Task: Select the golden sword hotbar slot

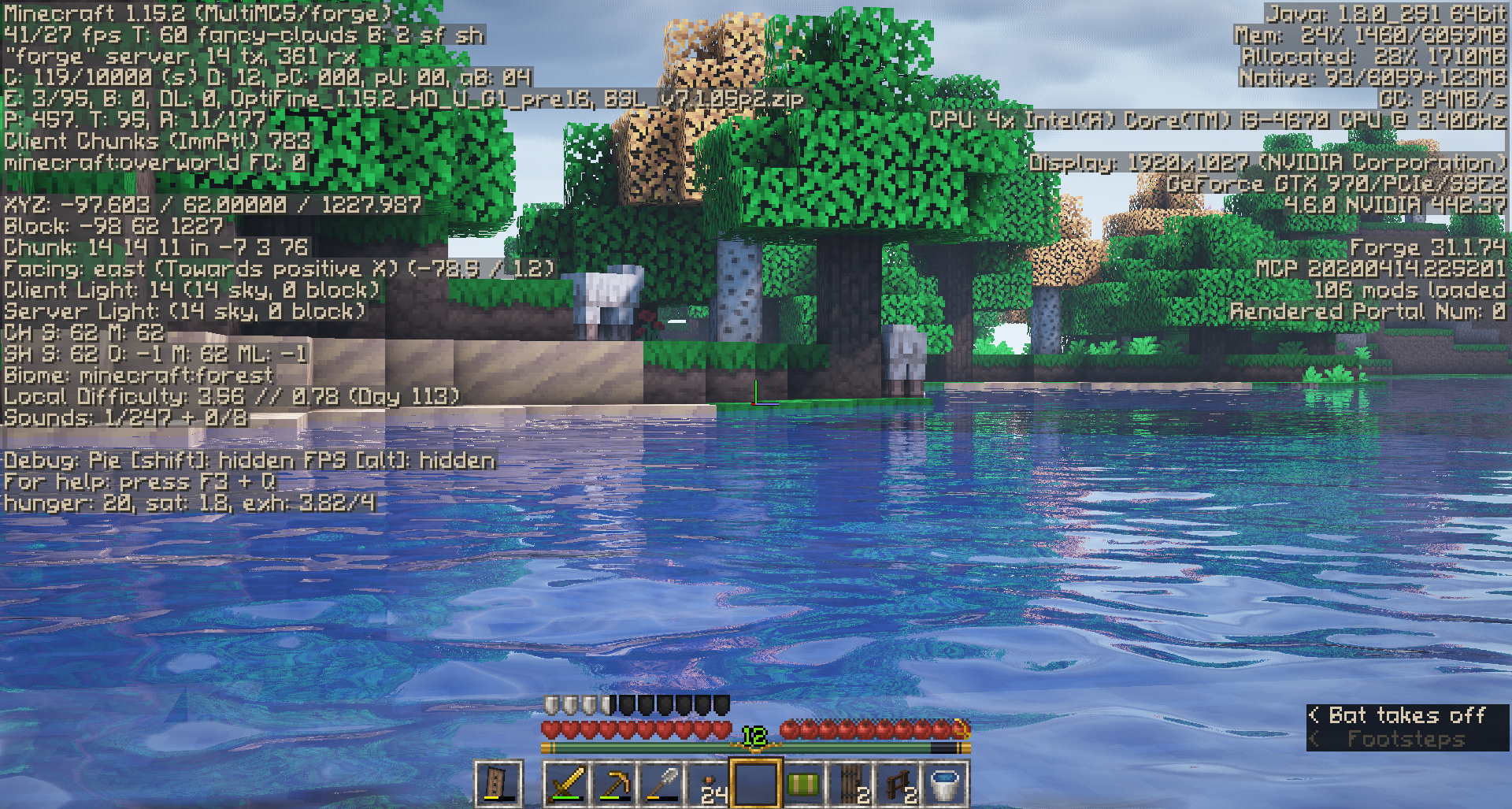Action: [567, 784]
